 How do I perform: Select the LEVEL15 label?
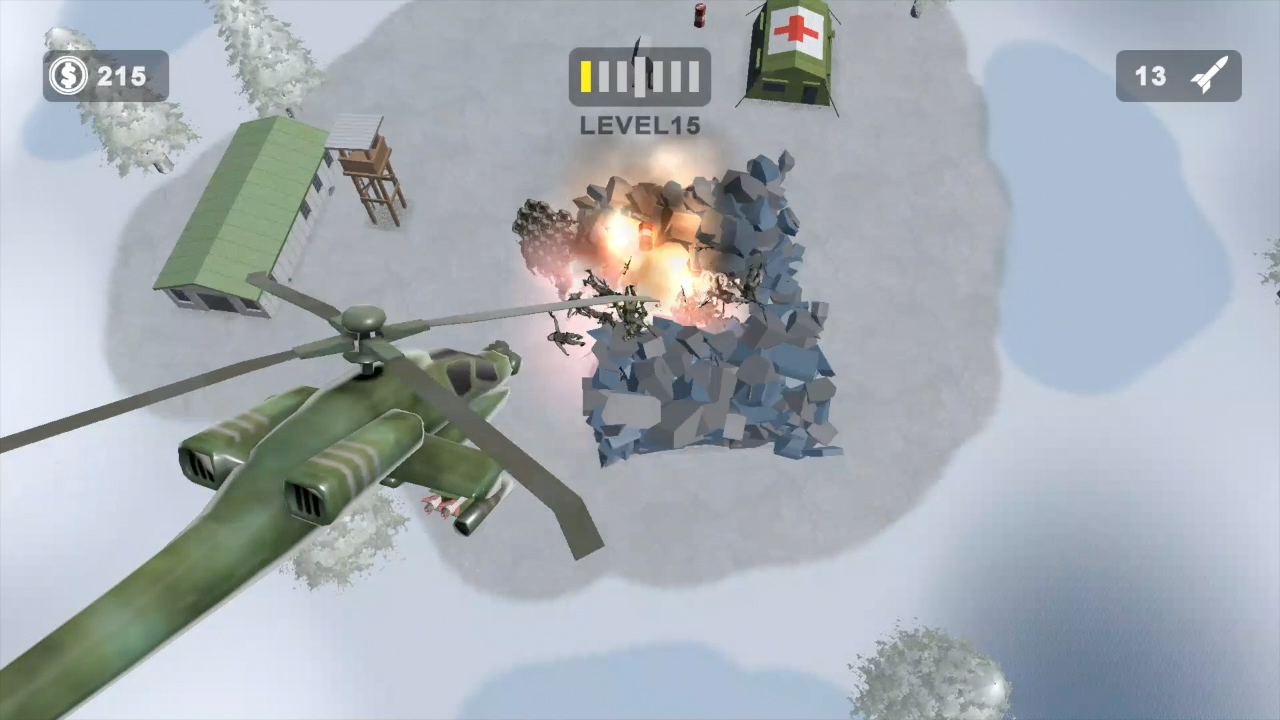639,125
